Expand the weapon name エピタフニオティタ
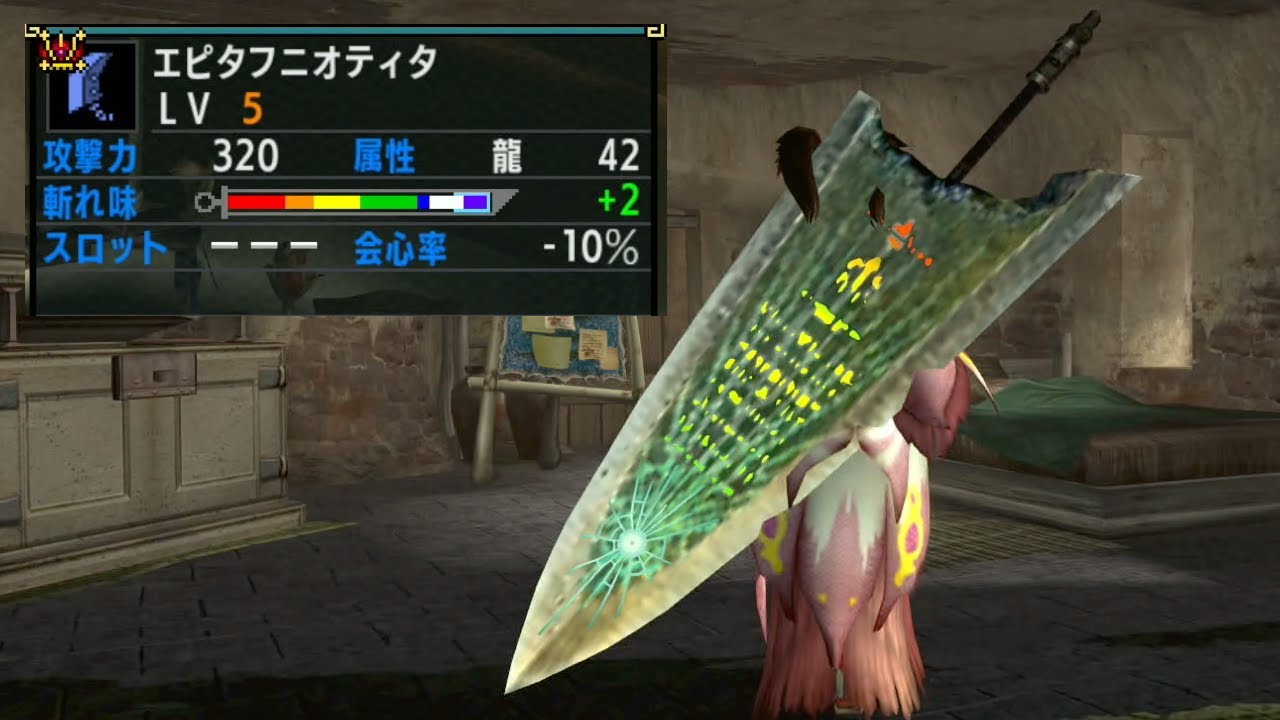The image size is (1280, 720). point(288,63)
